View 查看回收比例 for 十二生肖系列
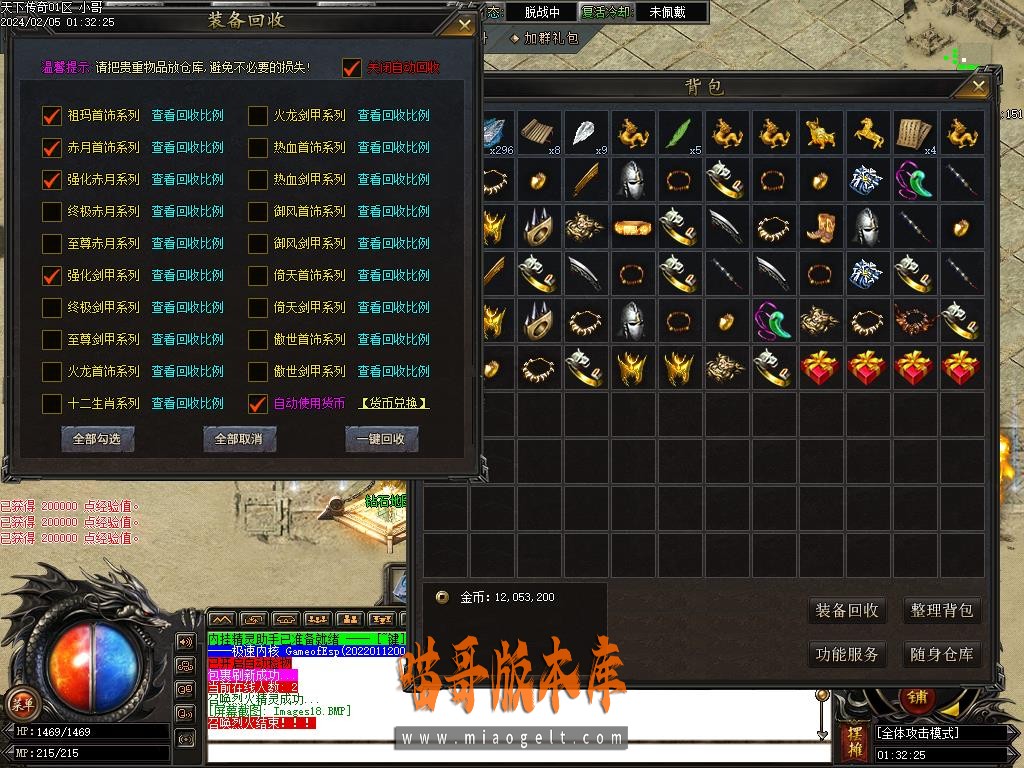 click(188, 404)
